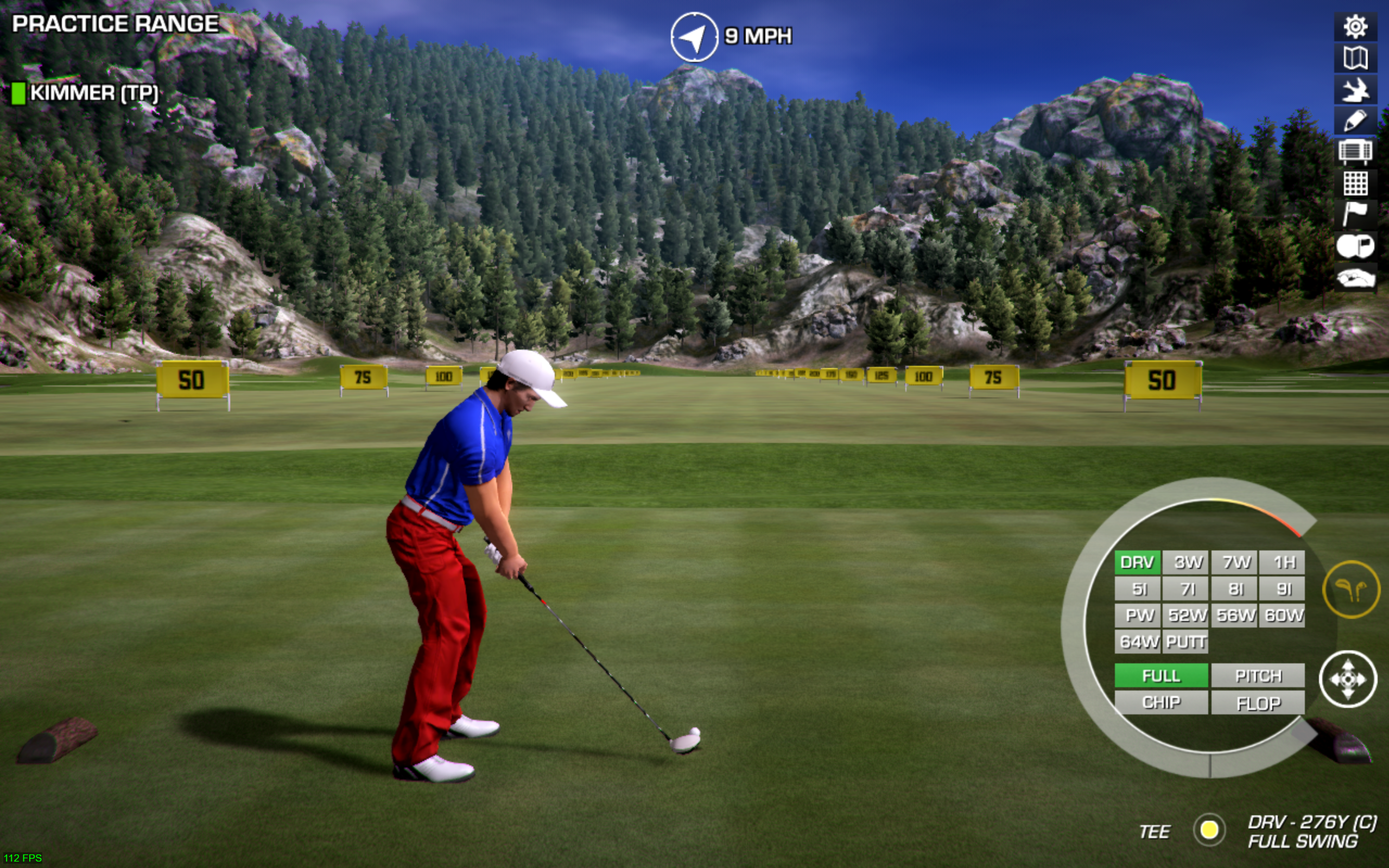
Task: Click the yellow golf clubs circle icon
Action: [x=1351, y=590]
